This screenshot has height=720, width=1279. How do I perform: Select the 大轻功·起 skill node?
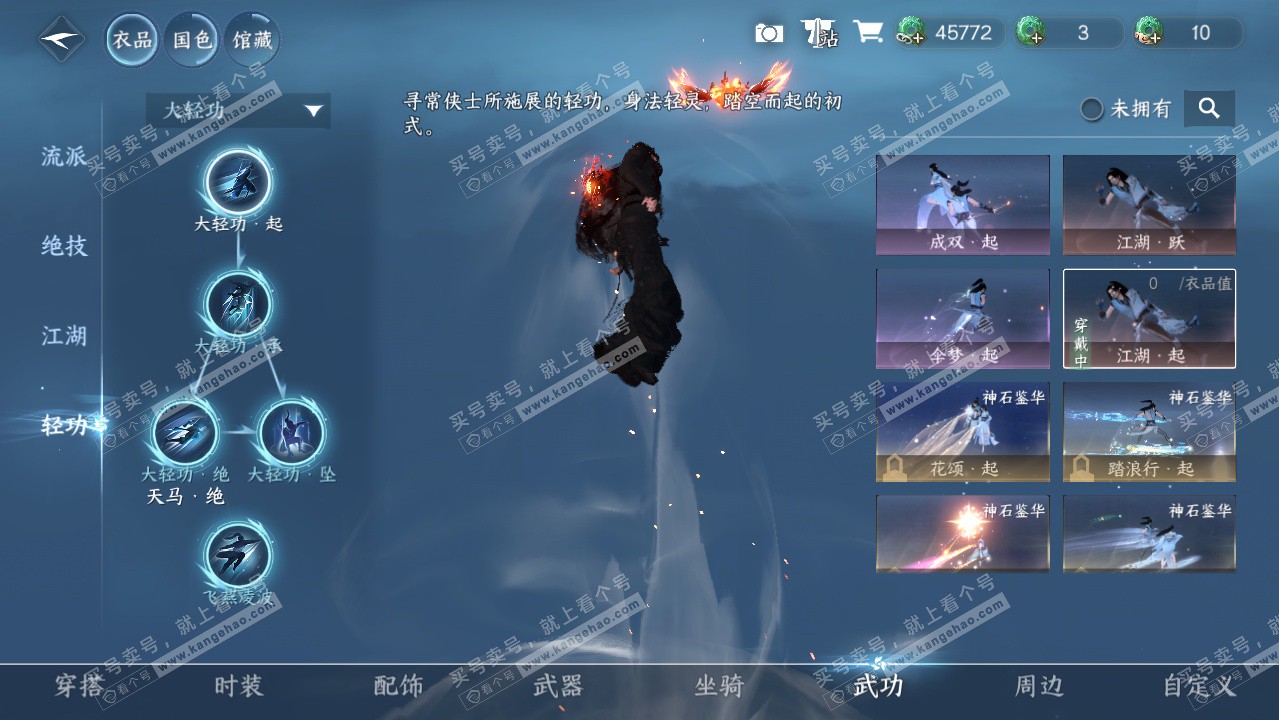238,182
